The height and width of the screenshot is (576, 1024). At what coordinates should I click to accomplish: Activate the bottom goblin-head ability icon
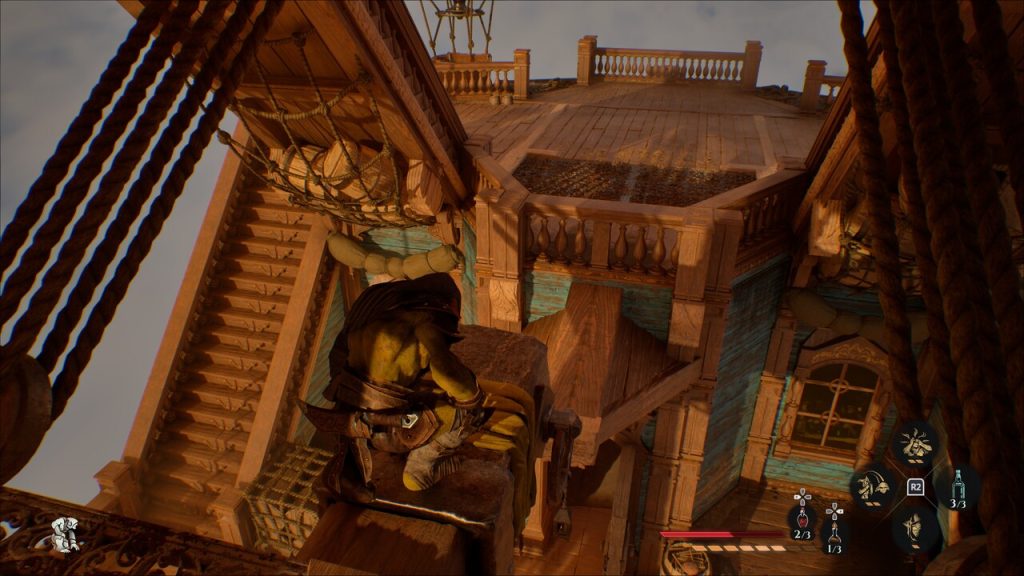click(914, 528)
